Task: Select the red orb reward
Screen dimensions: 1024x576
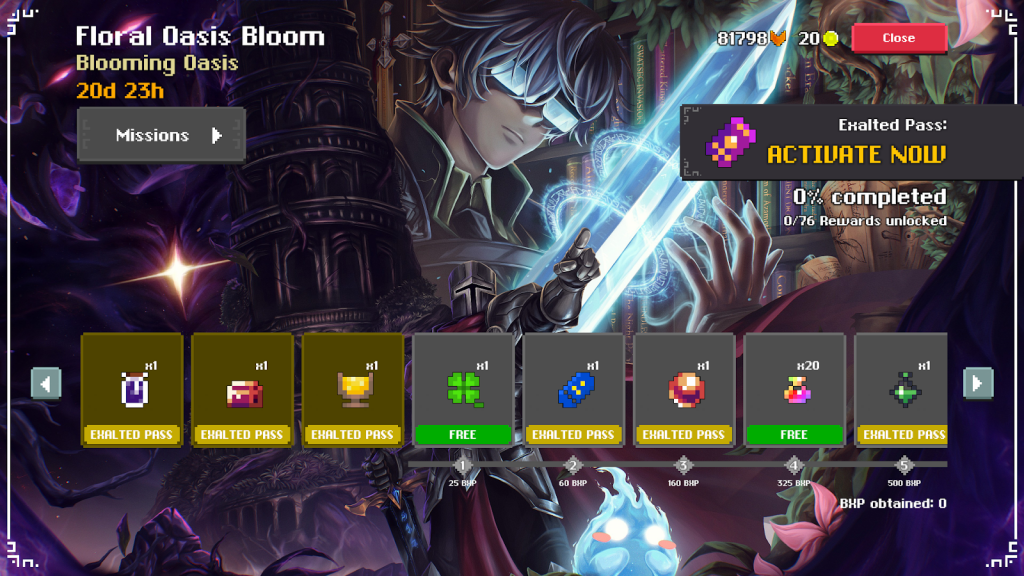Action: point(684,389)
